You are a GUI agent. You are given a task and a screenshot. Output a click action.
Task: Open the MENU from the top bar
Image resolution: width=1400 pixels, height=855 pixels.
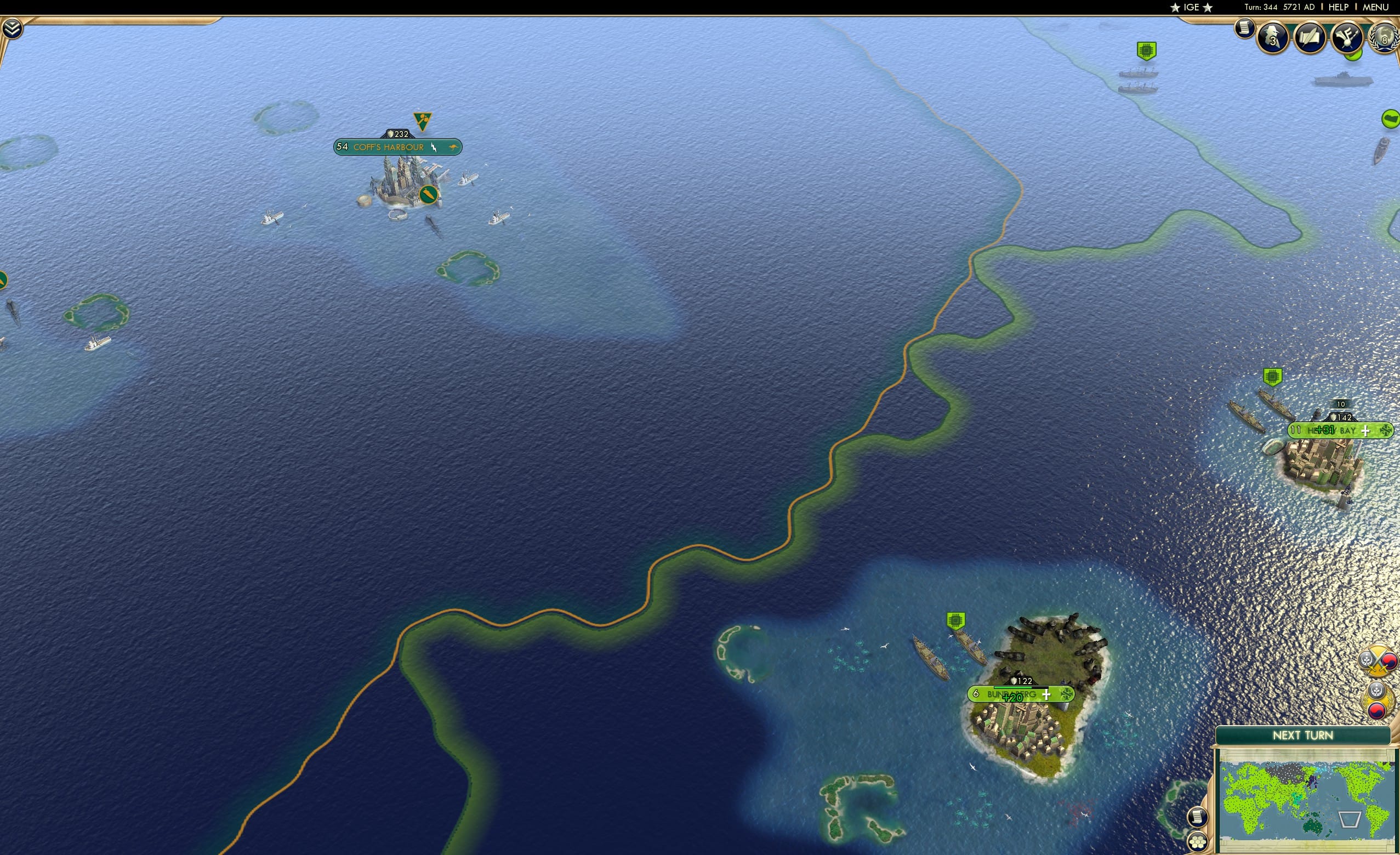pos(1374,7)
